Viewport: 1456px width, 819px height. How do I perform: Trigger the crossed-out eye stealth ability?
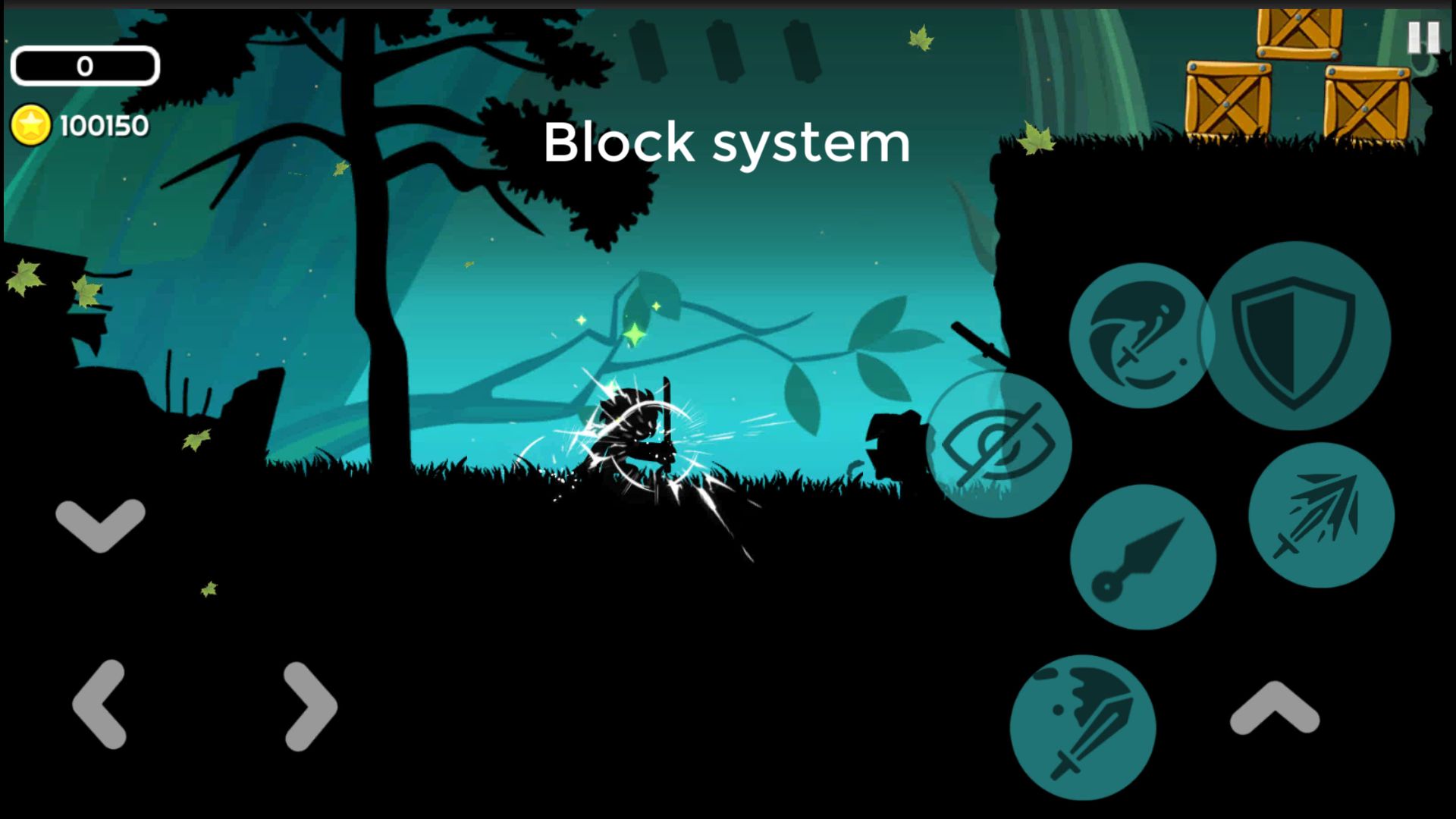click(999, 445)
